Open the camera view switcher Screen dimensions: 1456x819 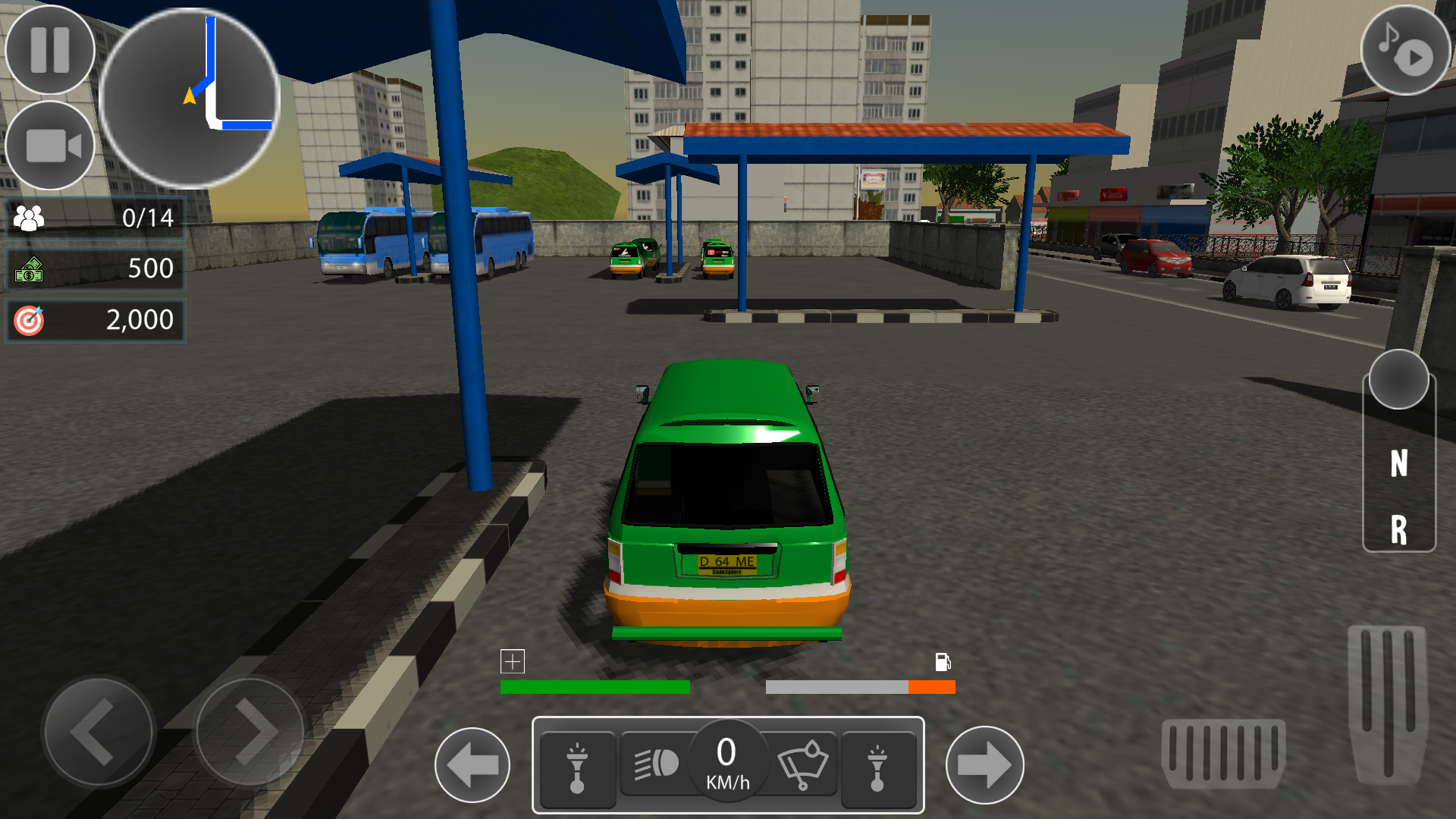tap(48, 144)
